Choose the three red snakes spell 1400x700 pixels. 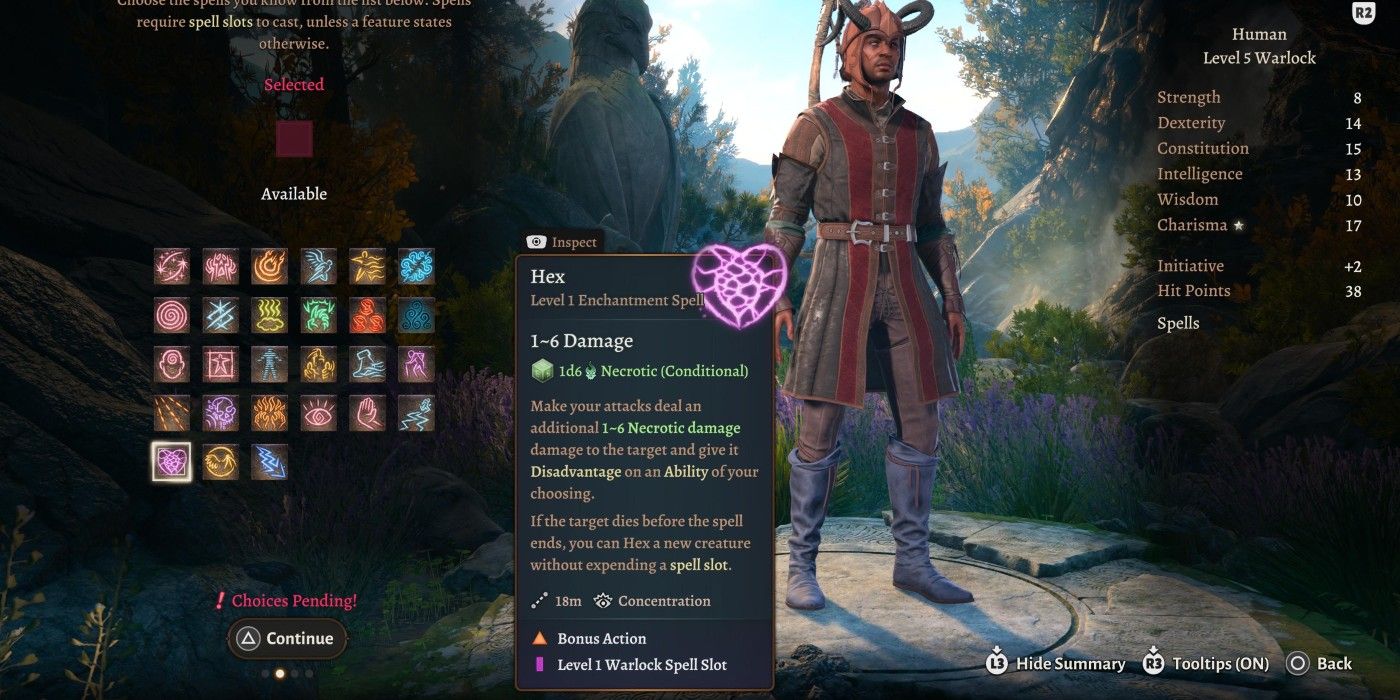368,315
